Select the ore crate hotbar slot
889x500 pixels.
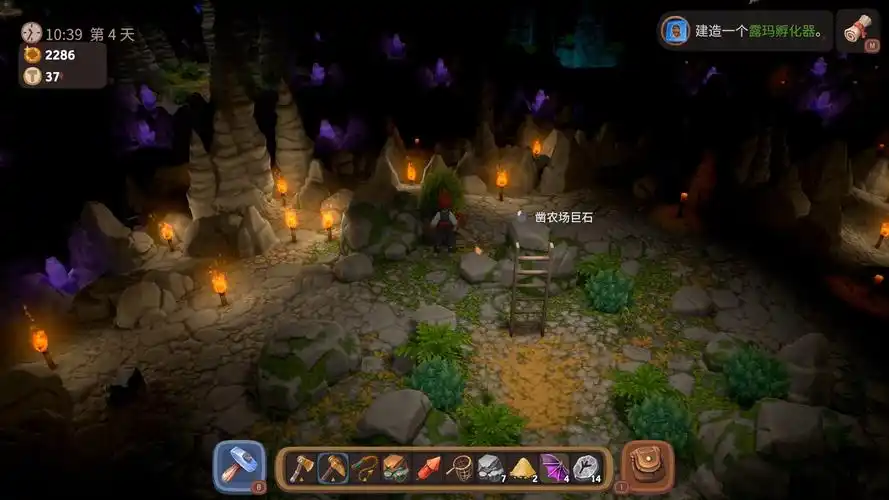click(x=396, y=468)
